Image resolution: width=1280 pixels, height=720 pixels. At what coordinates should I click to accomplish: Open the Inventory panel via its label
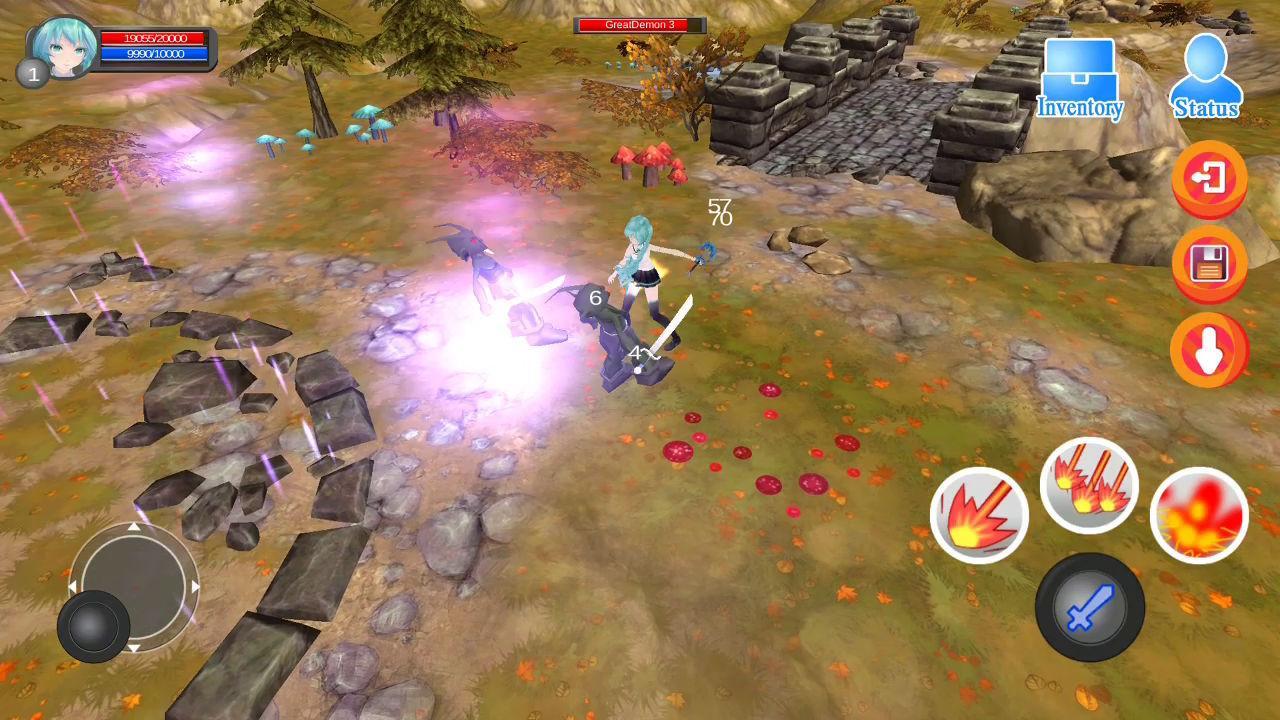click(1080, 107)
